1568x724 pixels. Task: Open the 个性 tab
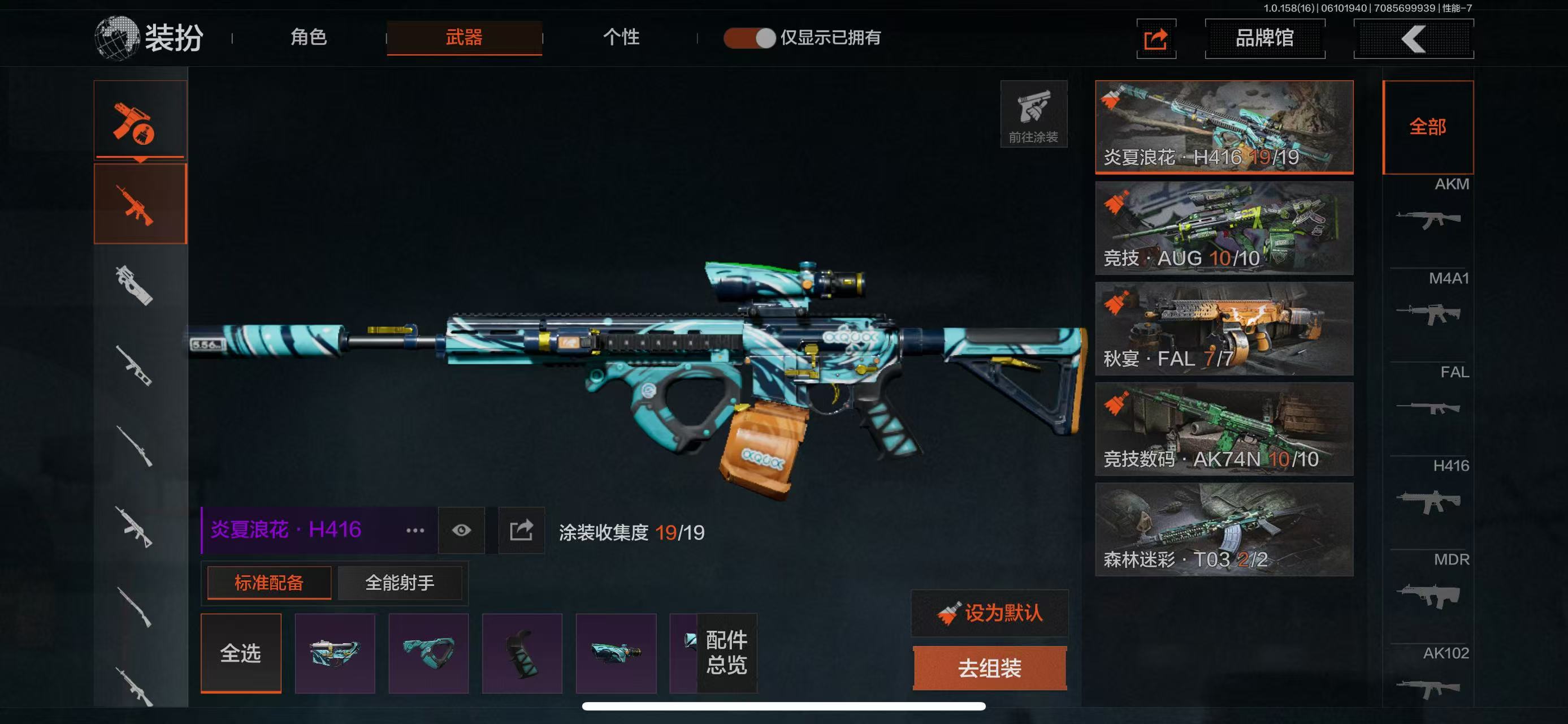click(x=621, y=38)
